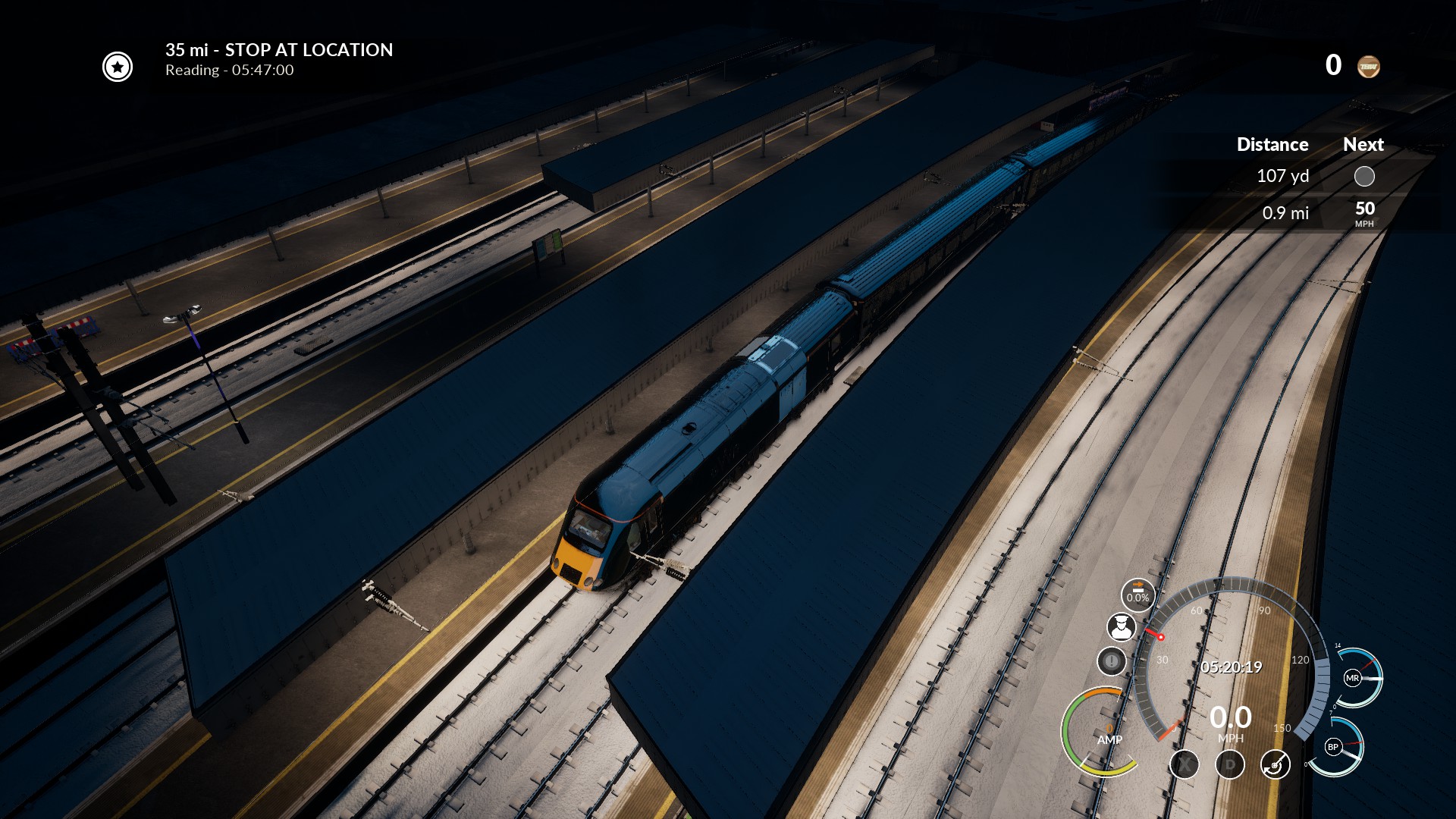Select the D indicator circle
The height and width of the screenshot is (819, 1456).
[1229, 764]
